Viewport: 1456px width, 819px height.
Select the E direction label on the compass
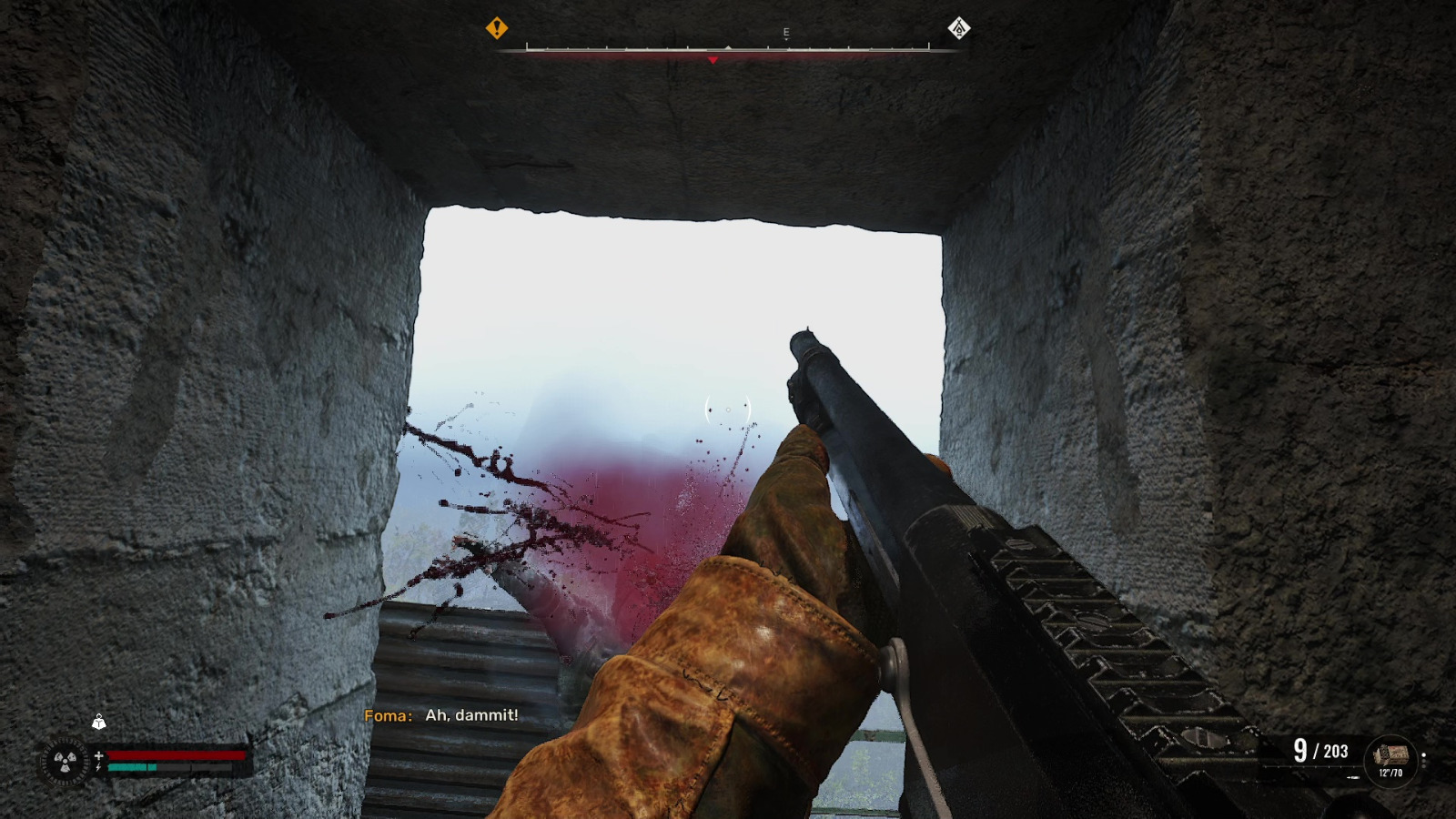click(x=786, y=31)
